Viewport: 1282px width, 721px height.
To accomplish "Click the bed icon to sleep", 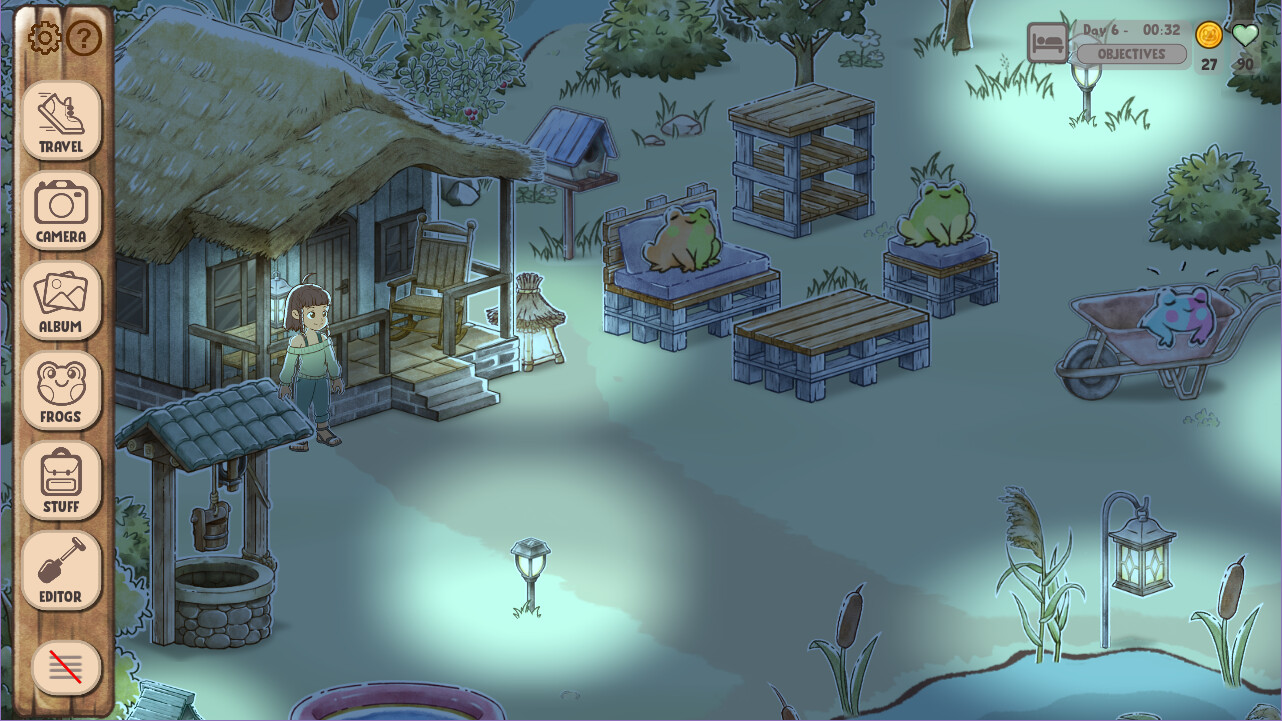I will click(1046, 43).
